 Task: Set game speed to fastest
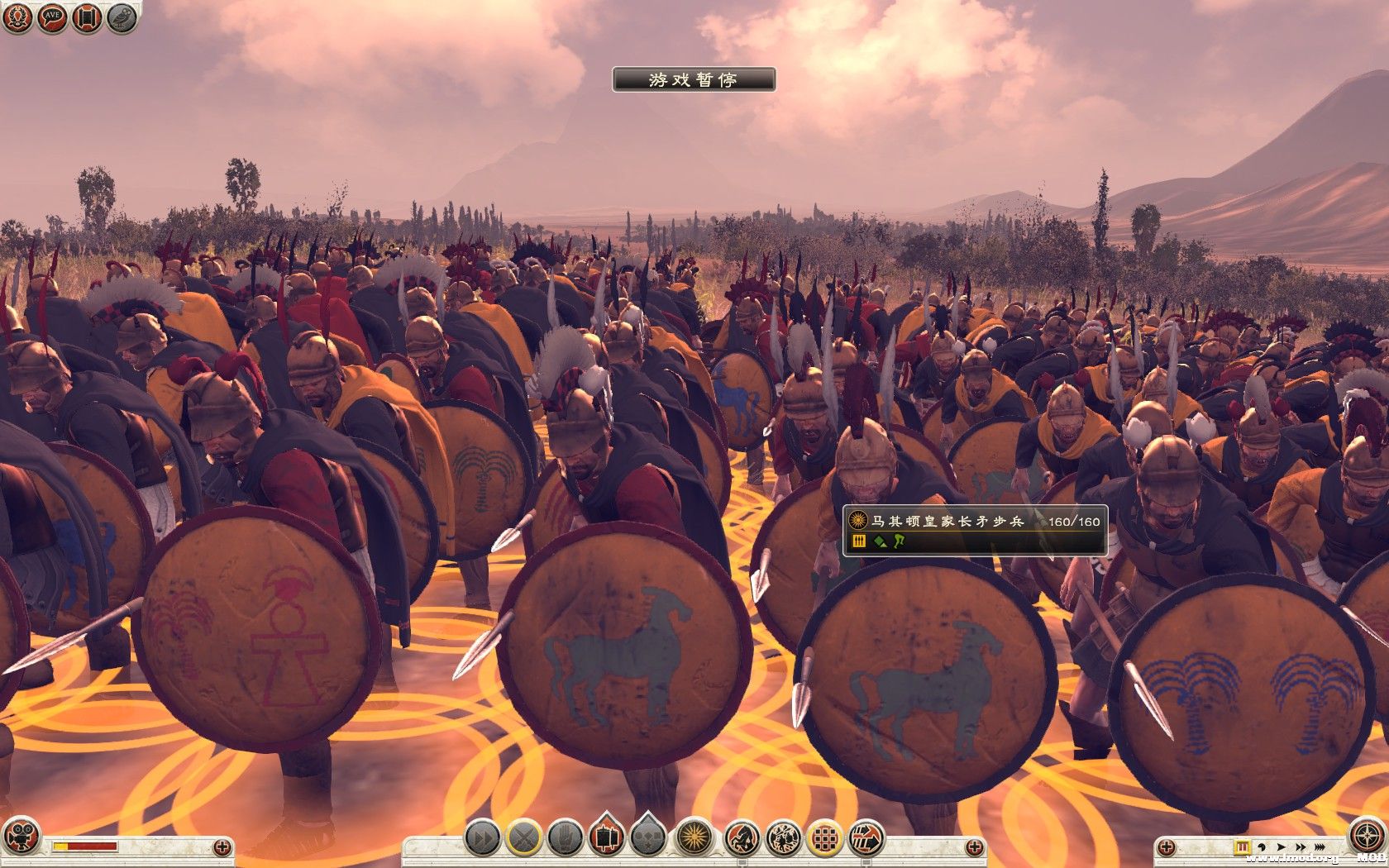pyautogui.click(x=1320, y=847)
